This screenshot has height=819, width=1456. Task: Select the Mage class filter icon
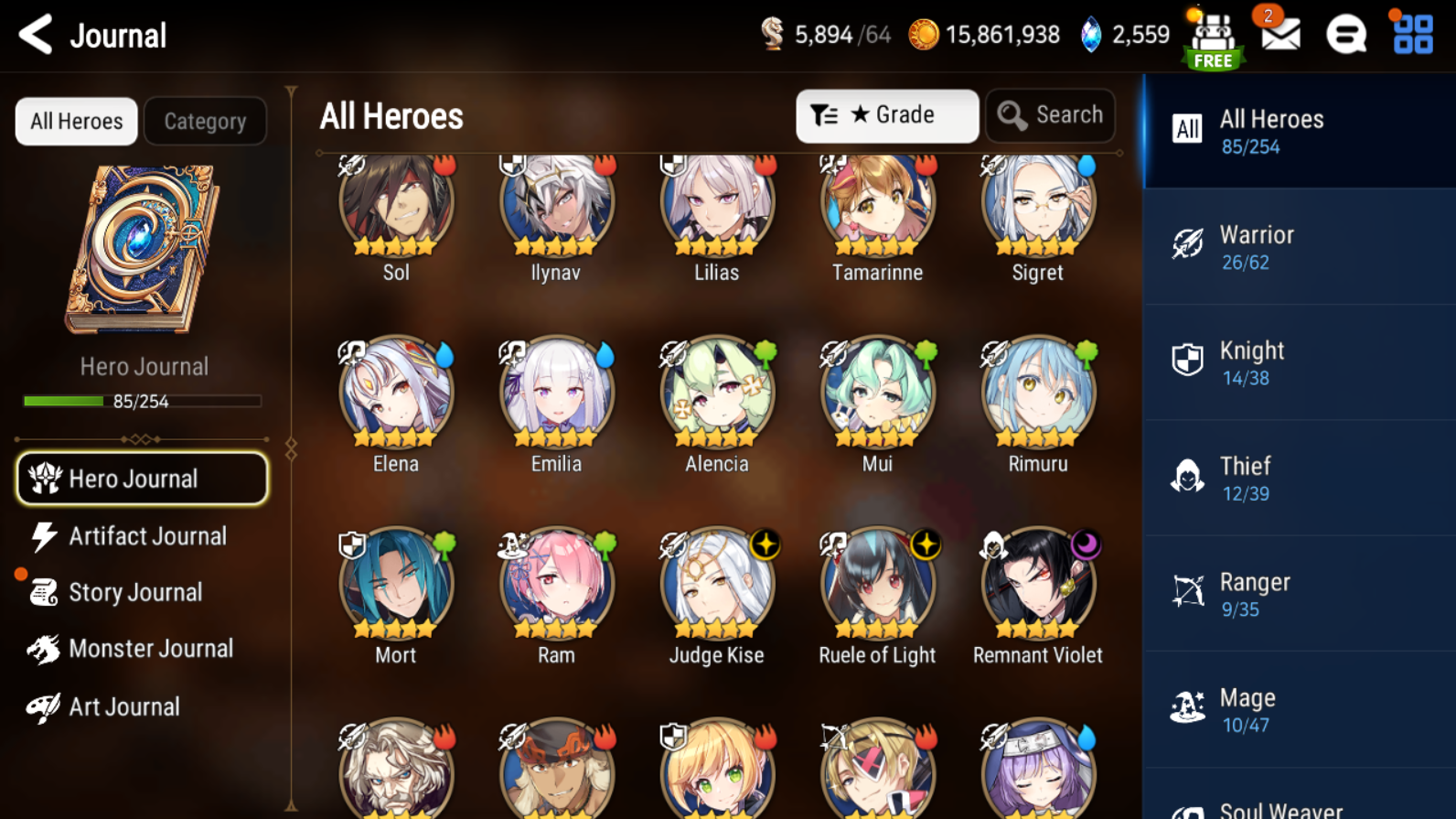(1186, 707)
